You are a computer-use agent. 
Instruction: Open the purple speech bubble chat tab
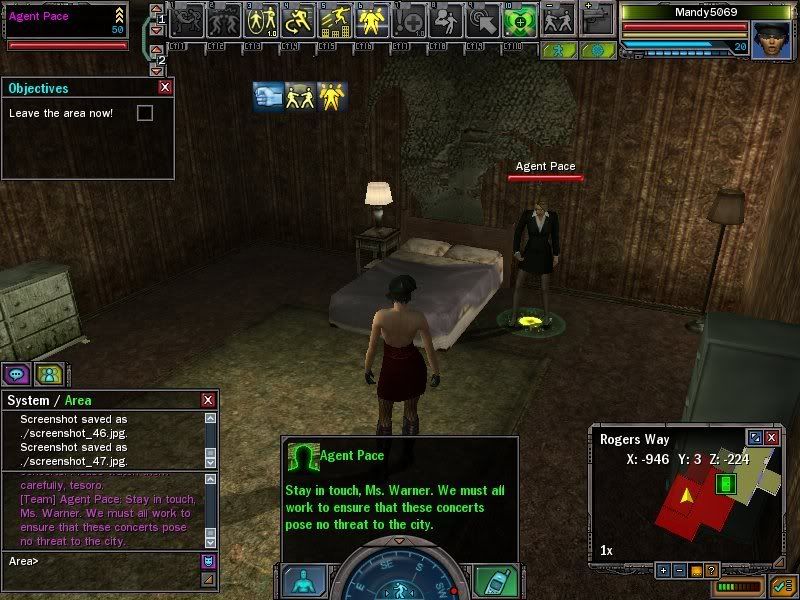coord(16,374)
